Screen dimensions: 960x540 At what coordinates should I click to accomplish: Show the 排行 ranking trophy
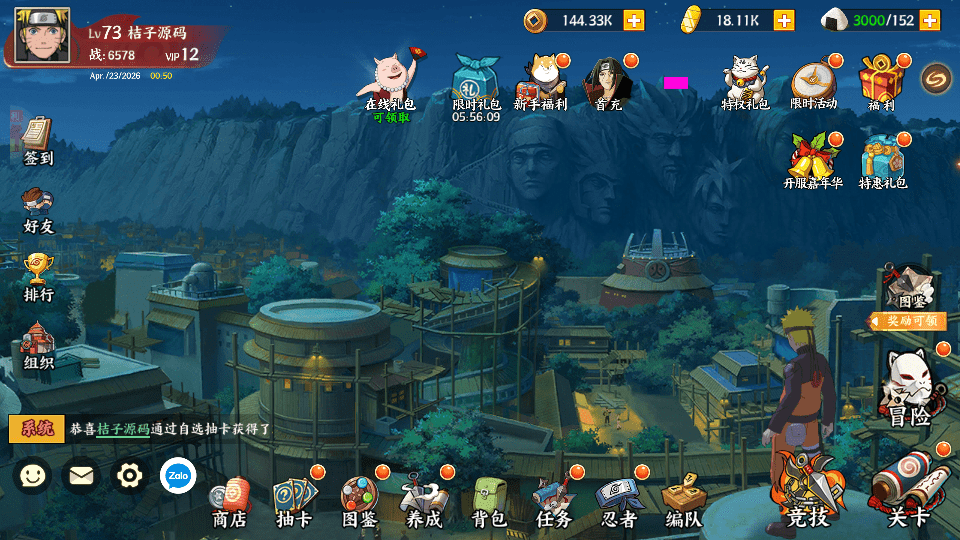(38, 277)
